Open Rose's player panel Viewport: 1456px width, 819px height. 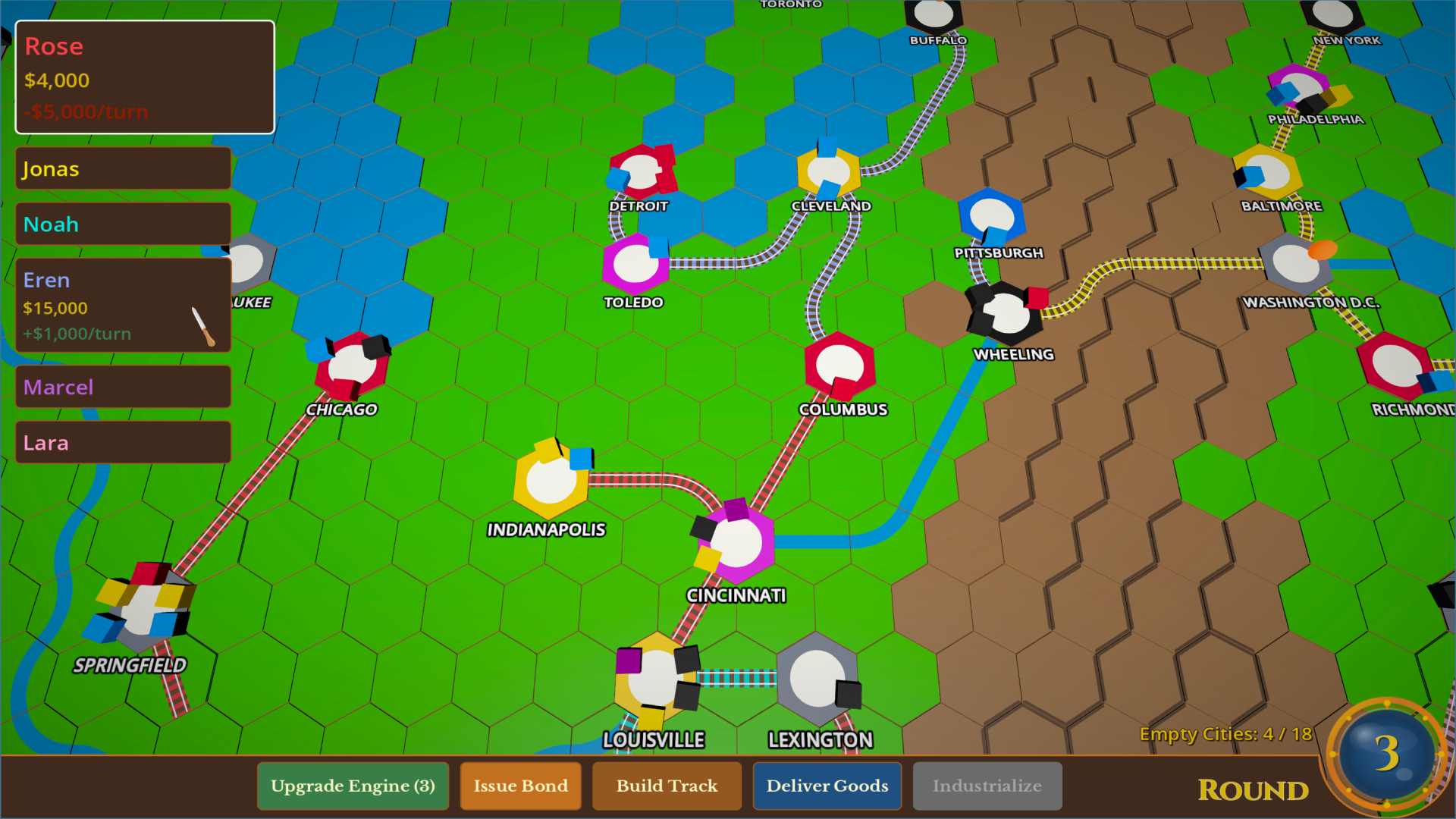(144, 78)
